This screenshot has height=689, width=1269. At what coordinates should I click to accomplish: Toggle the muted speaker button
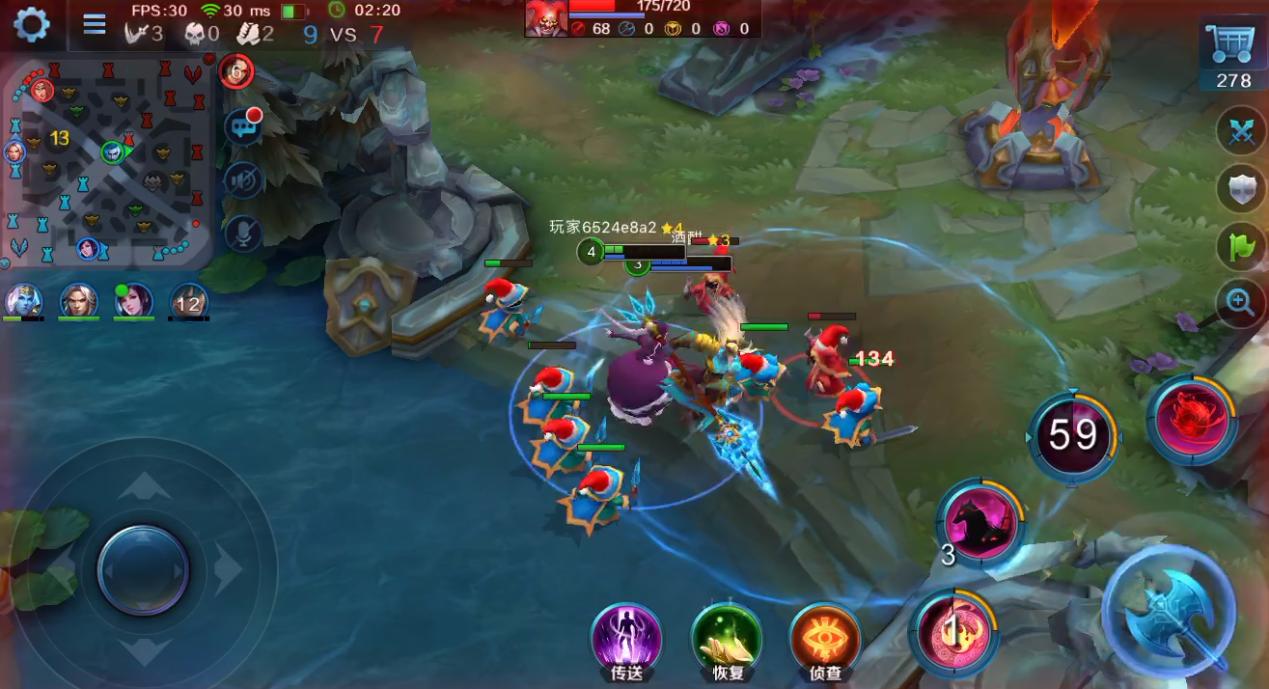[243, 180]
